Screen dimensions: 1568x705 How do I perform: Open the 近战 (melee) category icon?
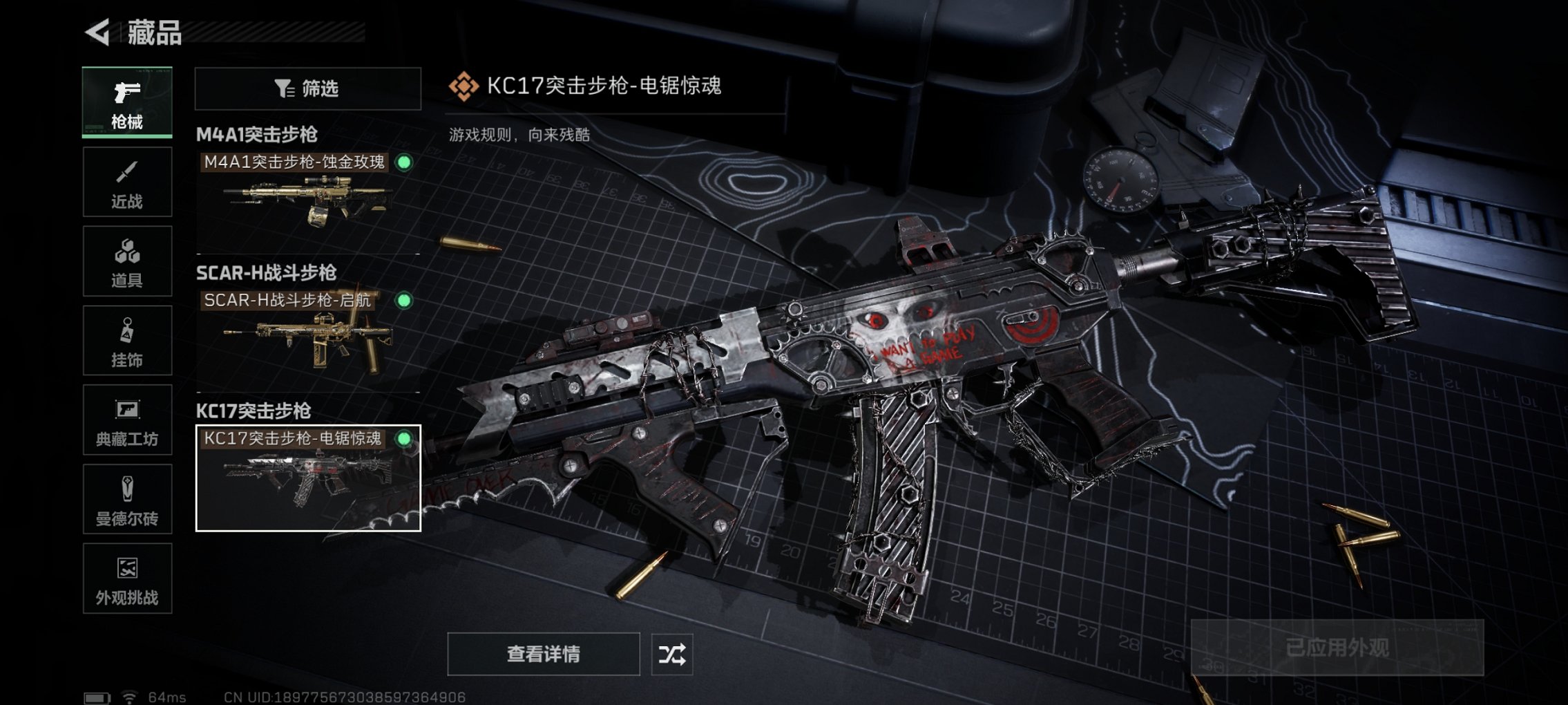coord(126,181)
